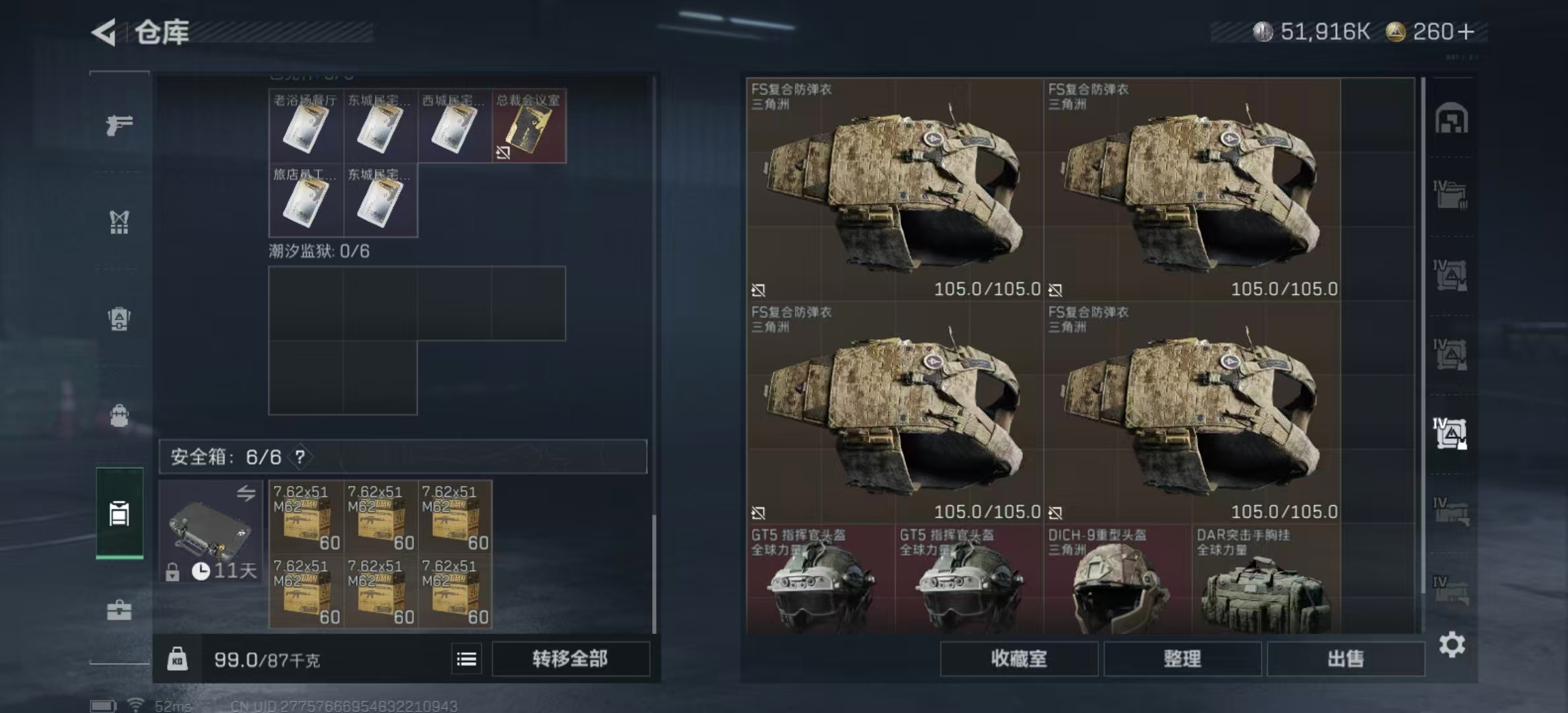
Task: Open the safe box help question mark
Action: click(300, 456)
